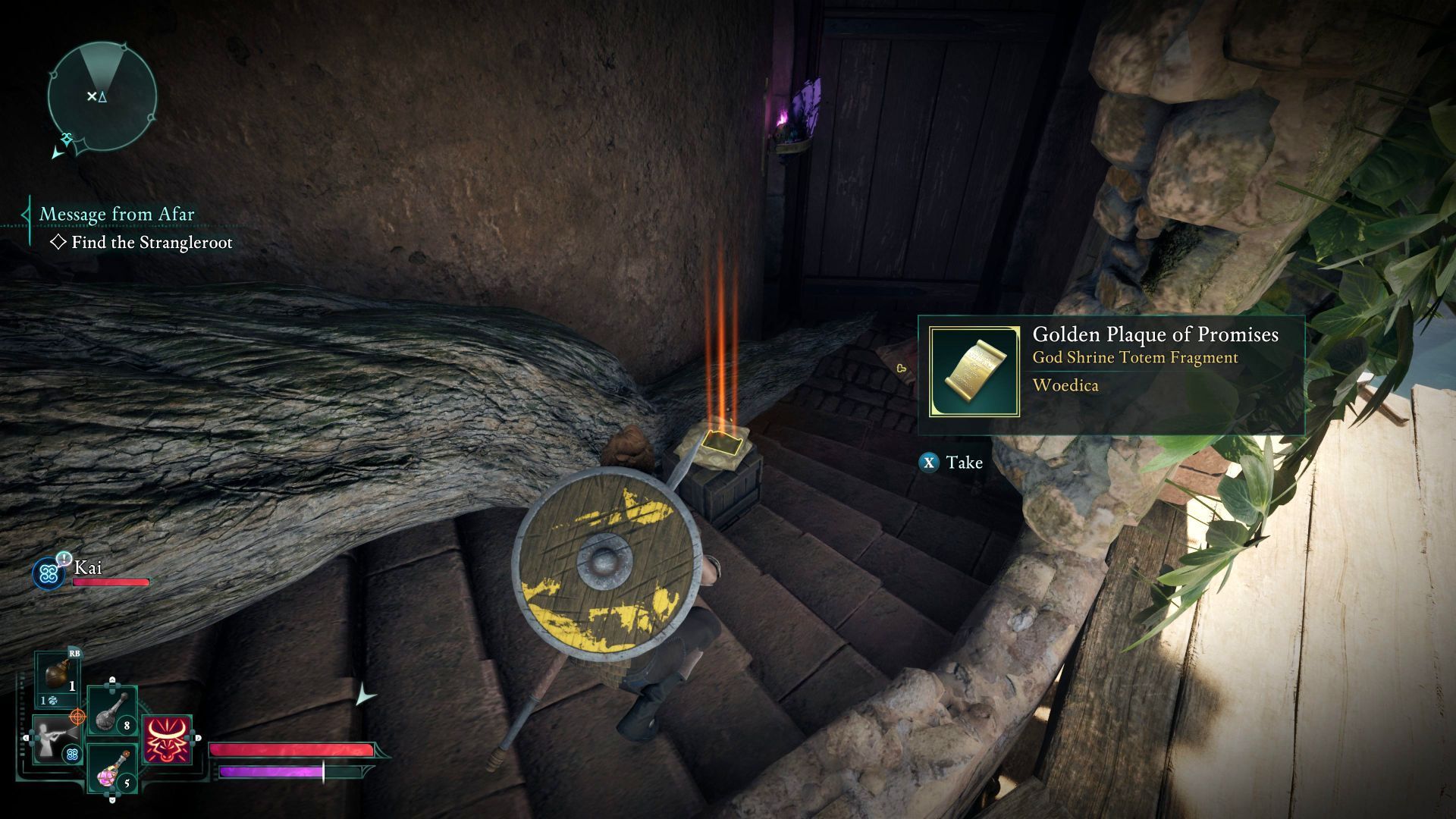Click the Golden Plaque of Promises item icon
This screenshot has width=1456, height=819.
tap(974, 372)
